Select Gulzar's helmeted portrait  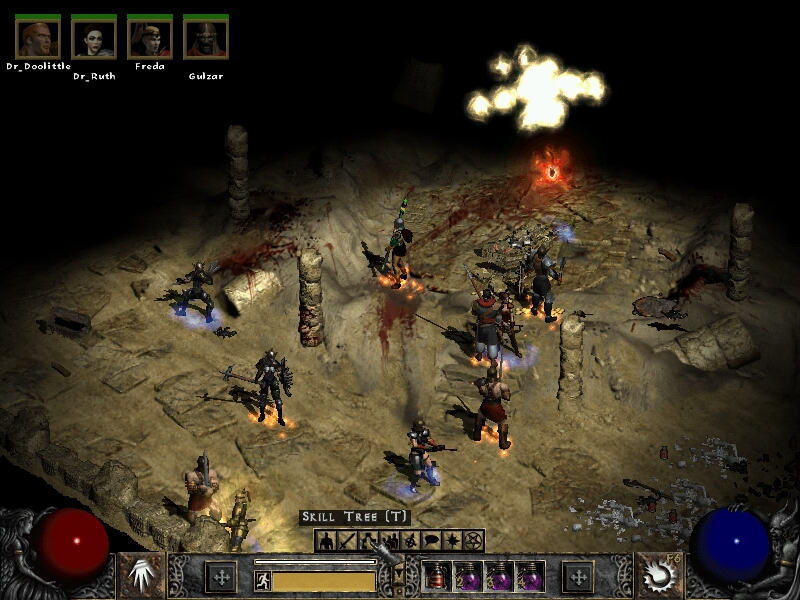click(x=206, y=38)
